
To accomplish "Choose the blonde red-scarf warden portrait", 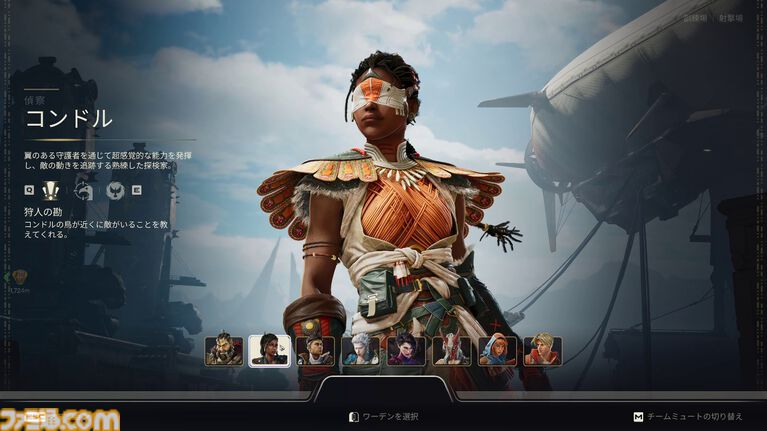I will 543,350.
